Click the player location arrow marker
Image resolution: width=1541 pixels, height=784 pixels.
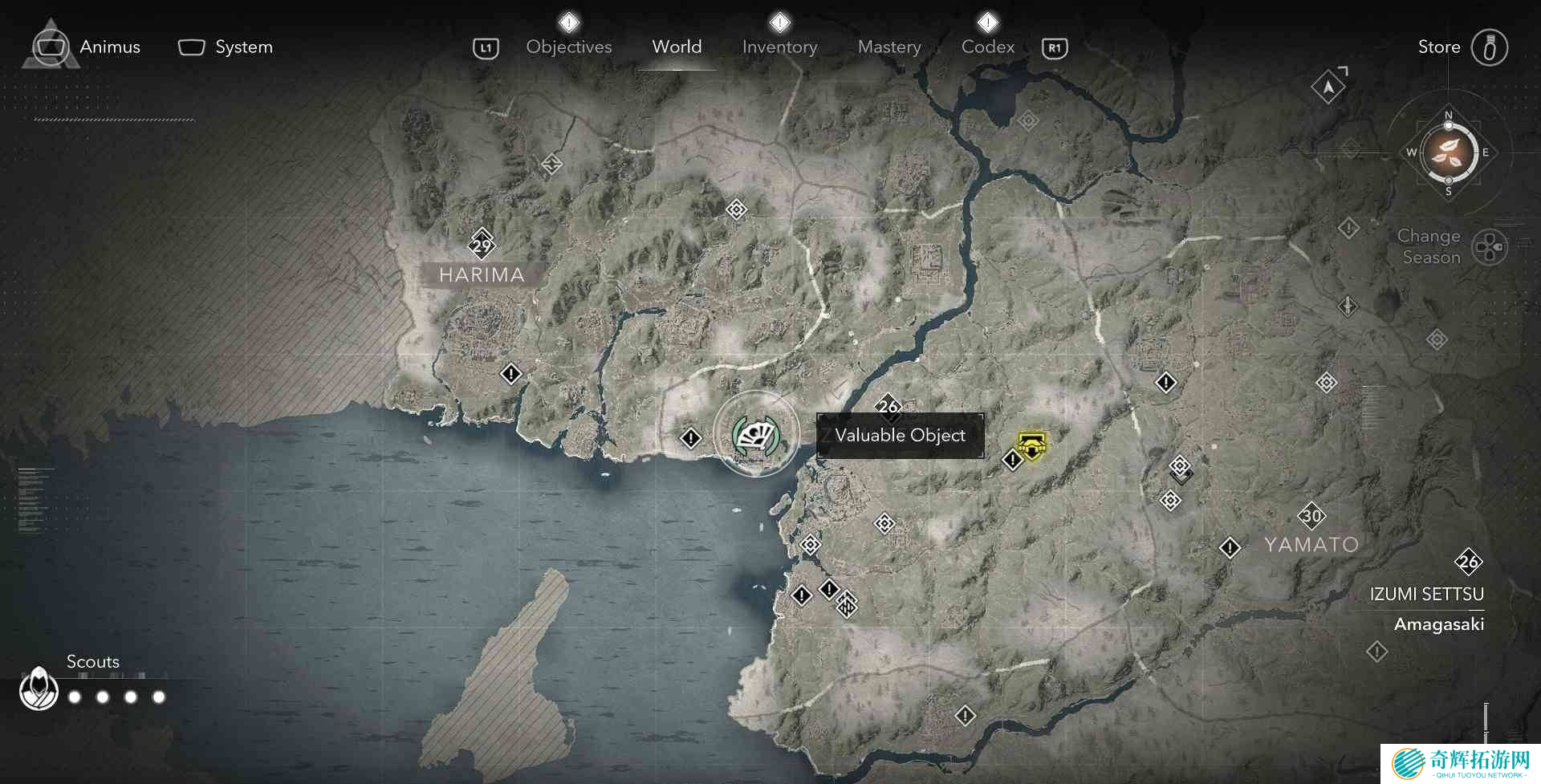coord(1328,87)
